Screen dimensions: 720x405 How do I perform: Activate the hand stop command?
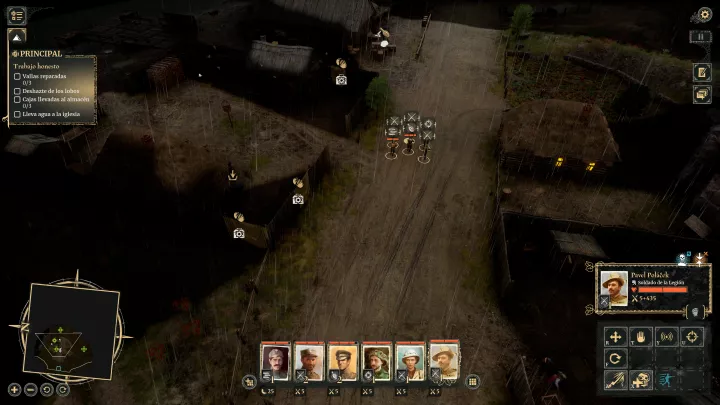(x=640, y=337)
